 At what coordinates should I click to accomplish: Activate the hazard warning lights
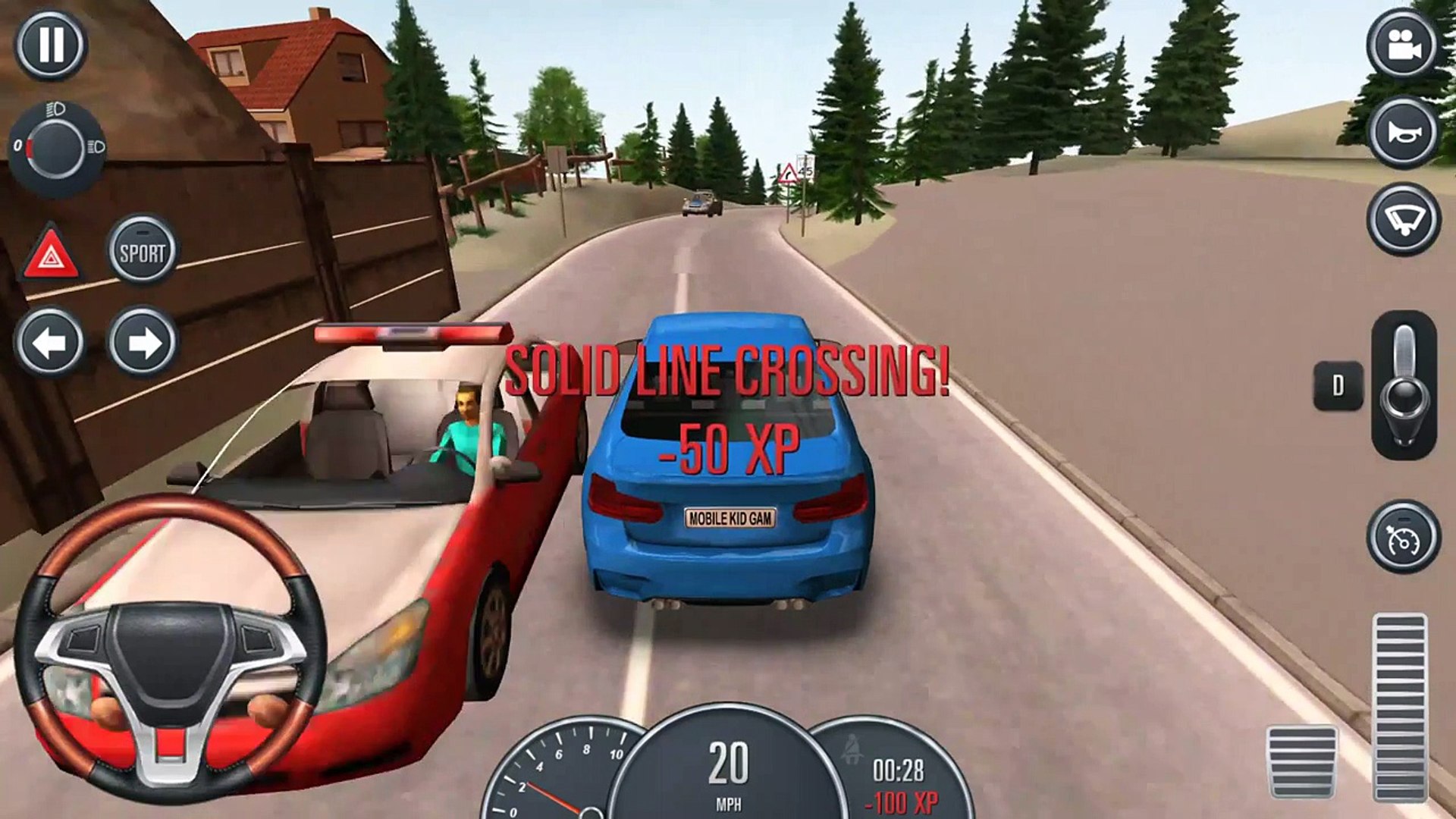(x=51, y=253)
